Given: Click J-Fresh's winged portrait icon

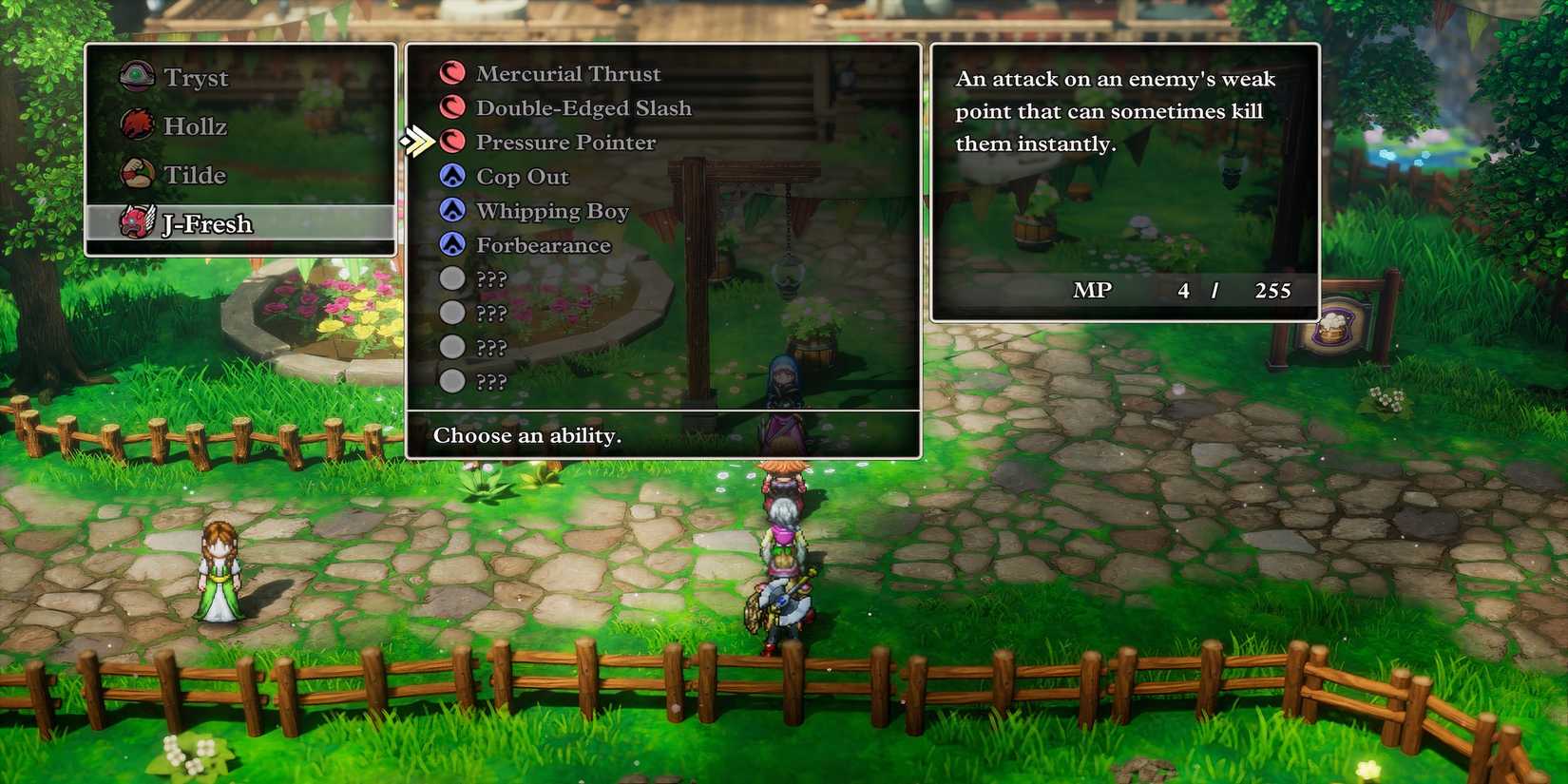Looking at the screenshot, I should [136, 223].
